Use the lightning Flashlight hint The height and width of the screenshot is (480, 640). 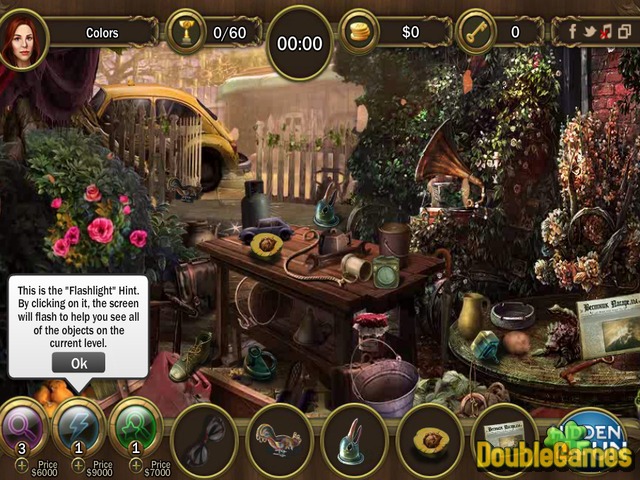pyautogui.click(x=79, y=424)
